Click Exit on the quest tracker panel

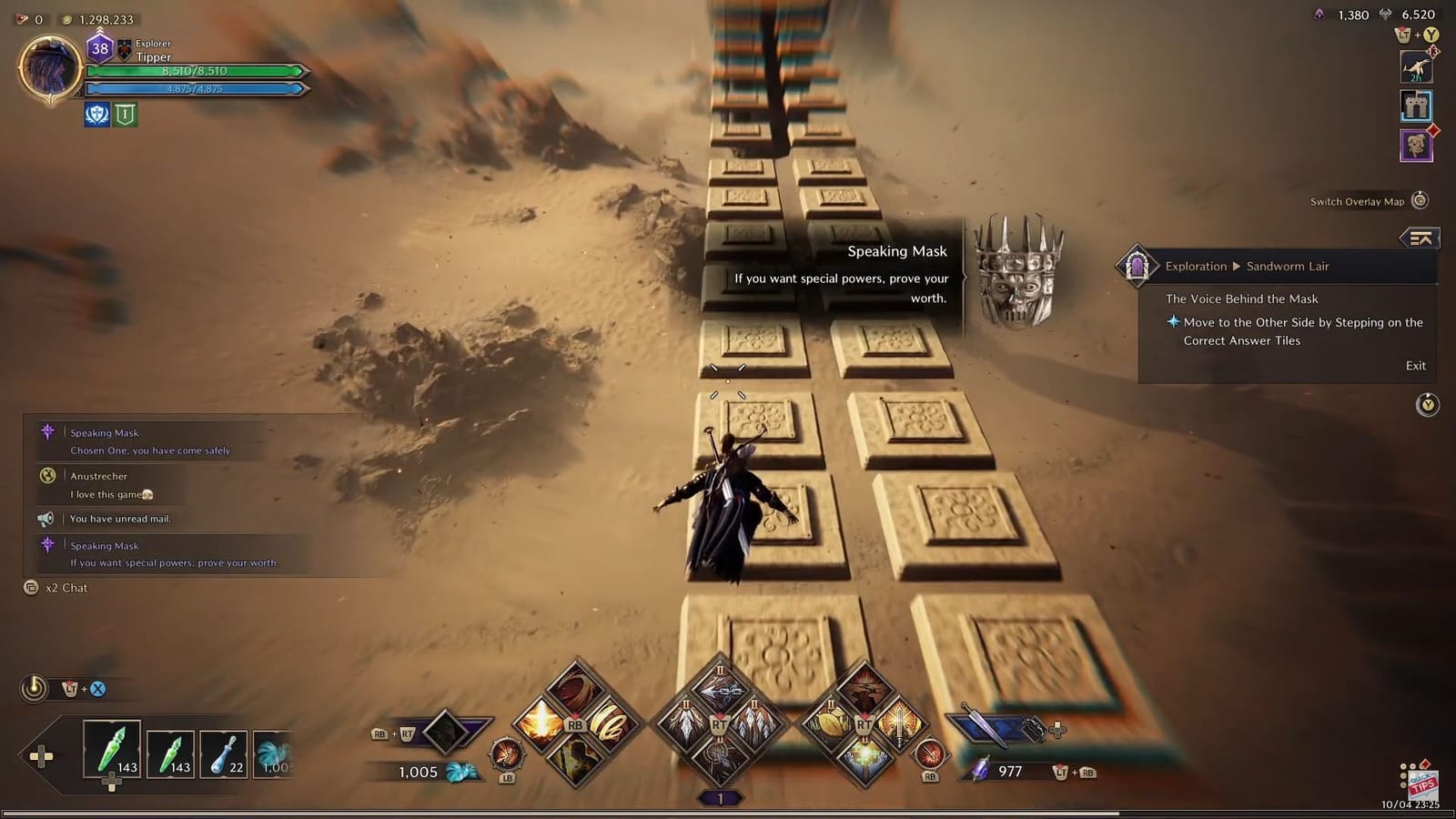click(1414, 365)
